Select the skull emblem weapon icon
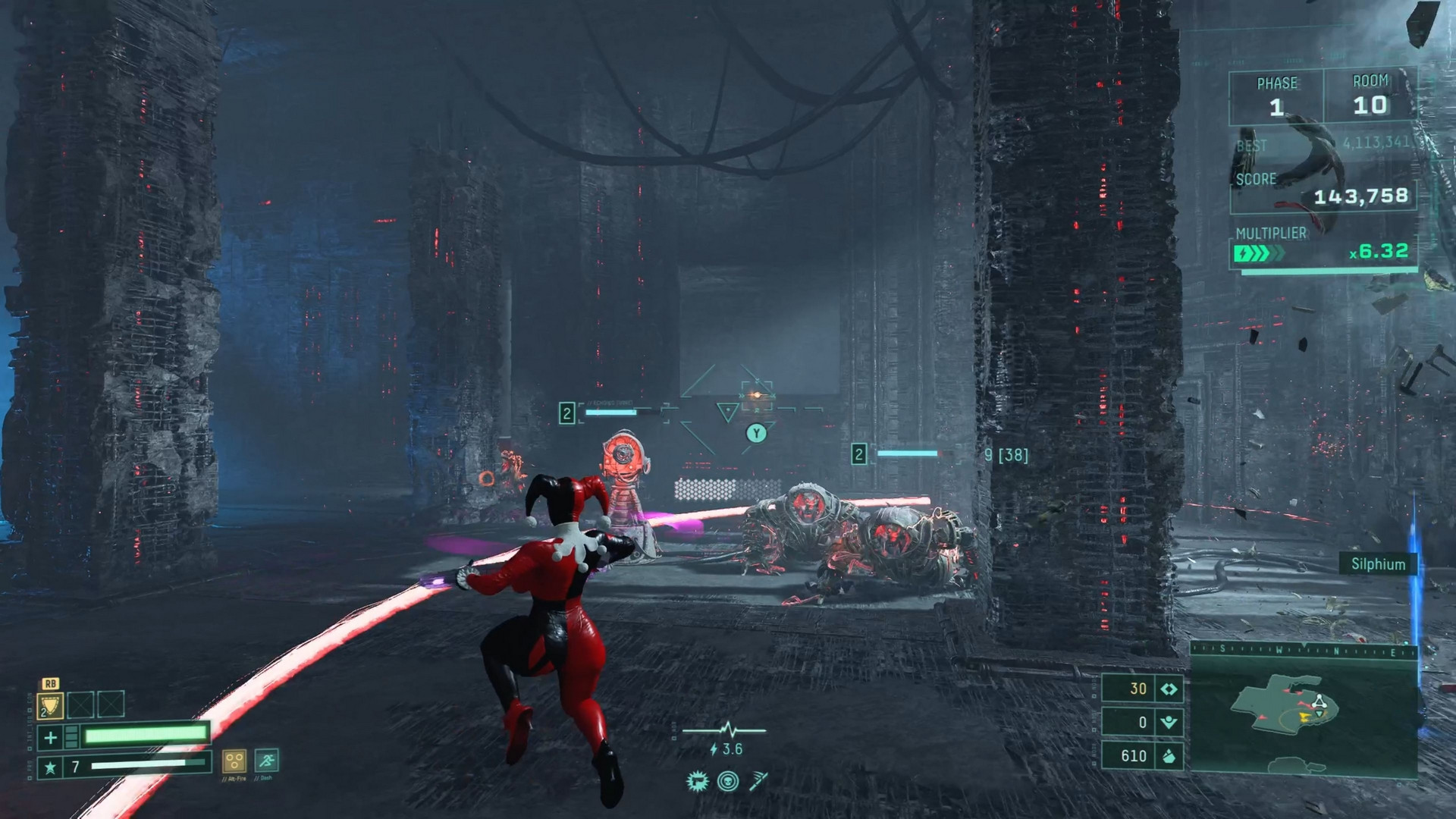 tap(728, 781)
